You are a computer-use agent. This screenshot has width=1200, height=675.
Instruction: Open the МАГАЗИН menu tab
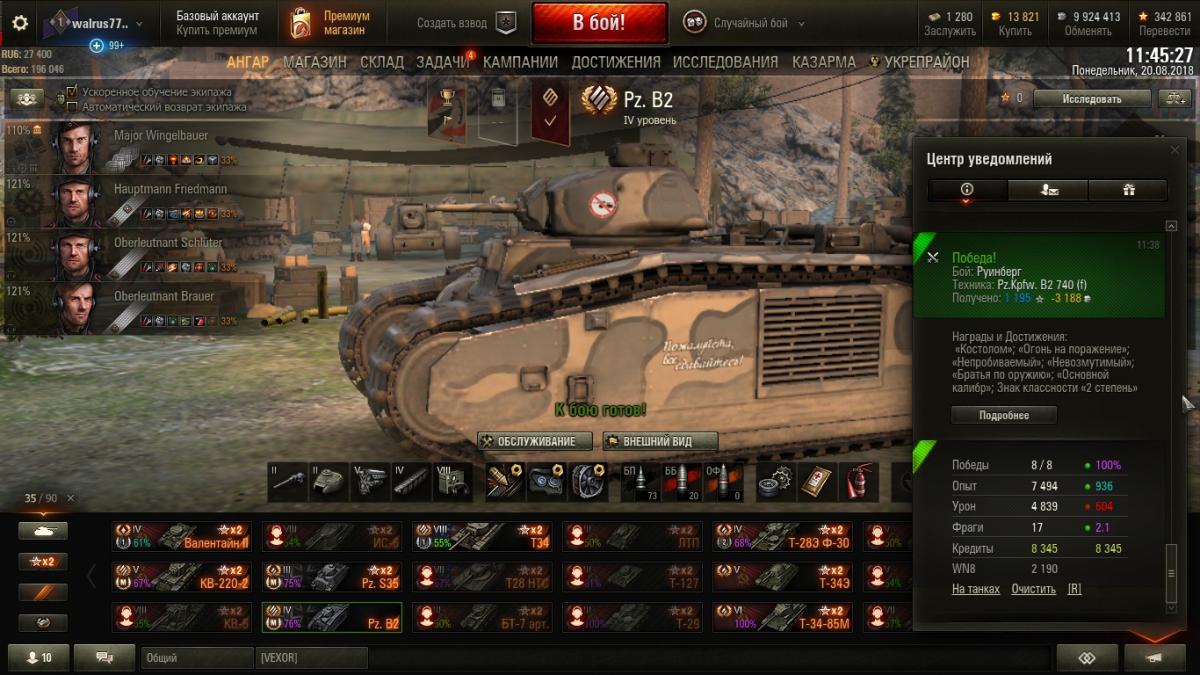tap(315, 62)
